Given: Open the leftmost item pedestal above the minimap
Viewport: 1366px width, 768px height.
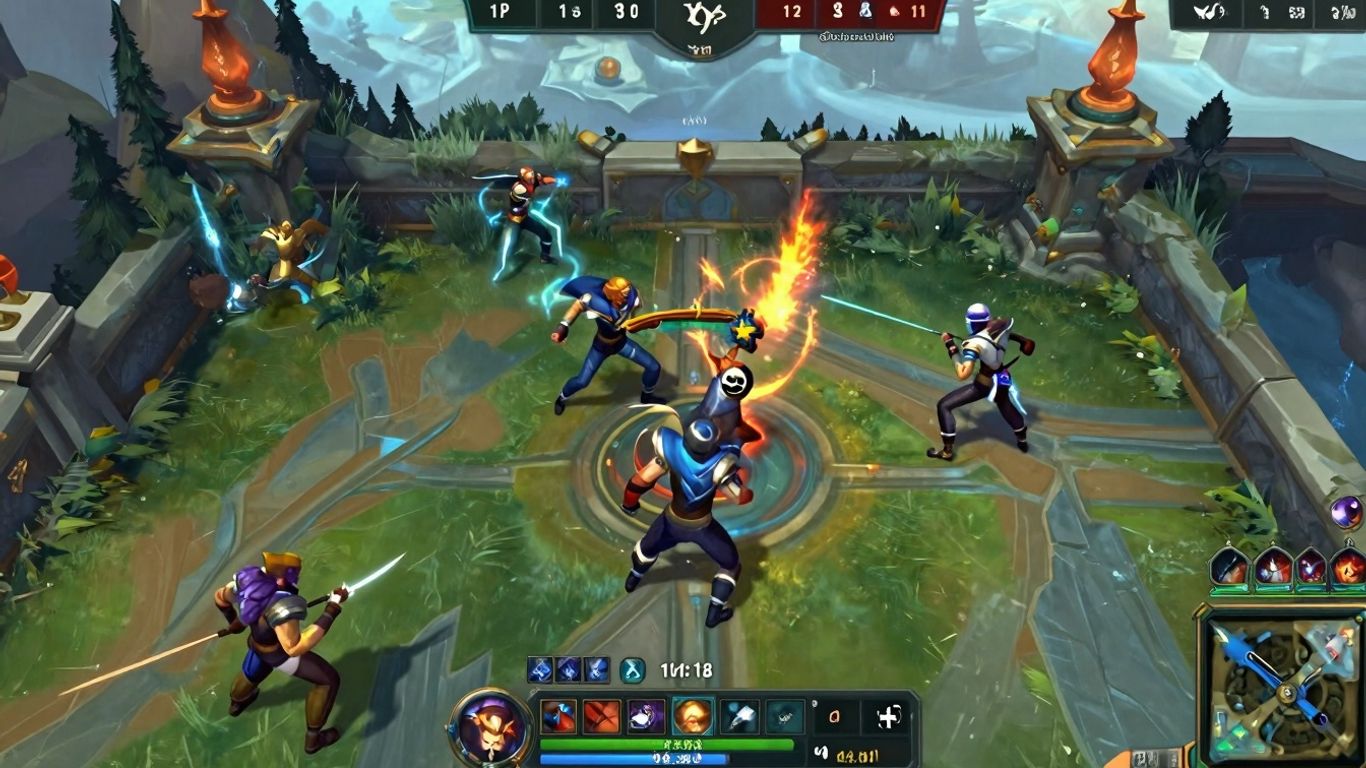Looking at the screenshot, I should click(1228, 565).
